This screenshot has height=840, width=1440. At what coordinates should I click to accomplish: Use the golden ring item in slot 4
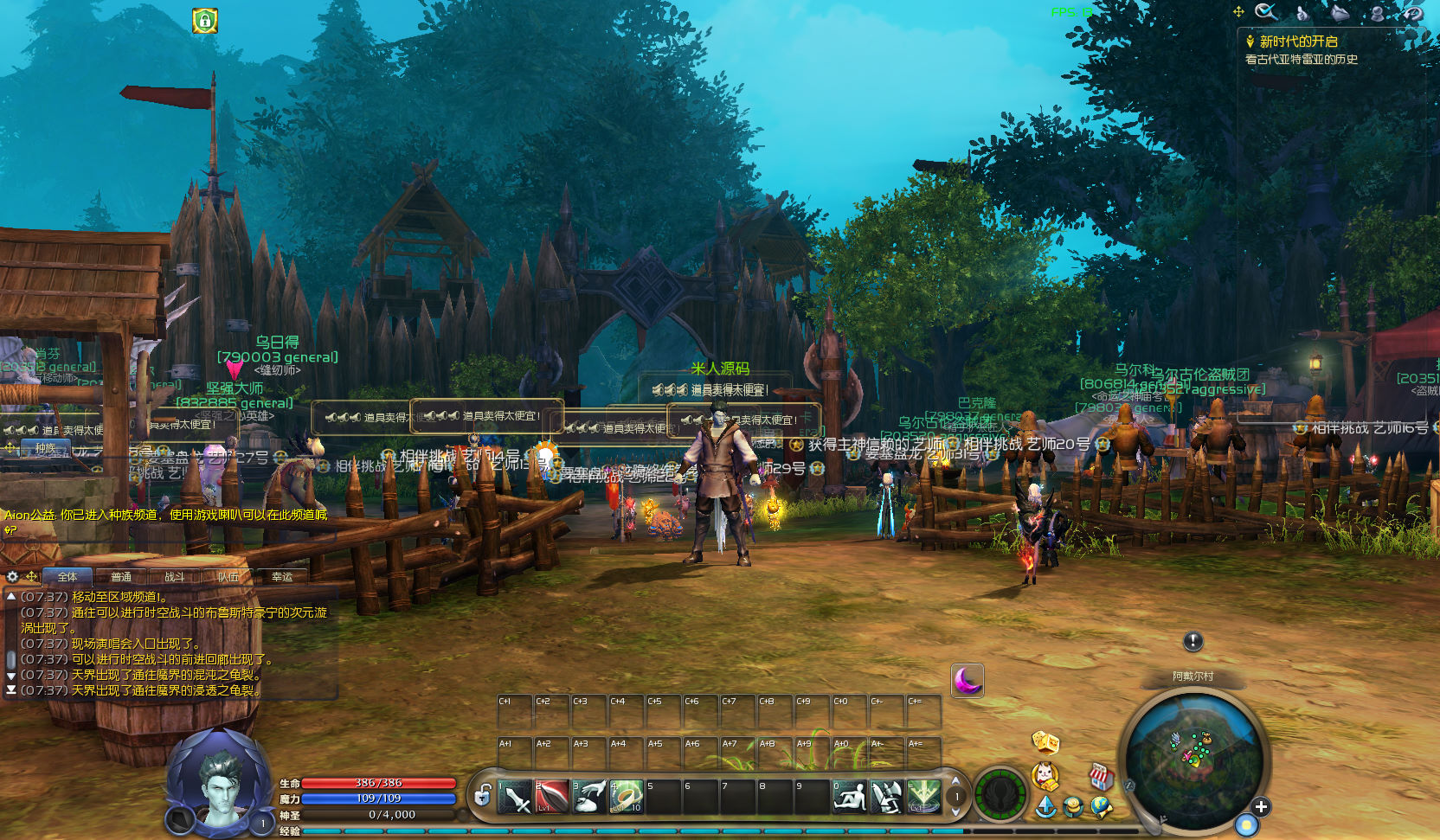click(626, 797)
